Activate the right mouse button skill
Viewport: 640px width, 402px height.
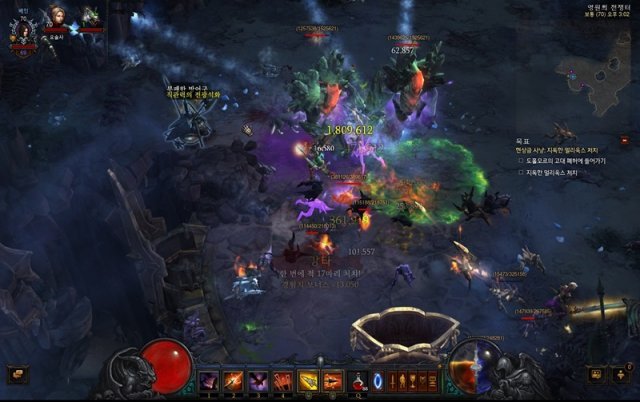click(x=333, y=380)
